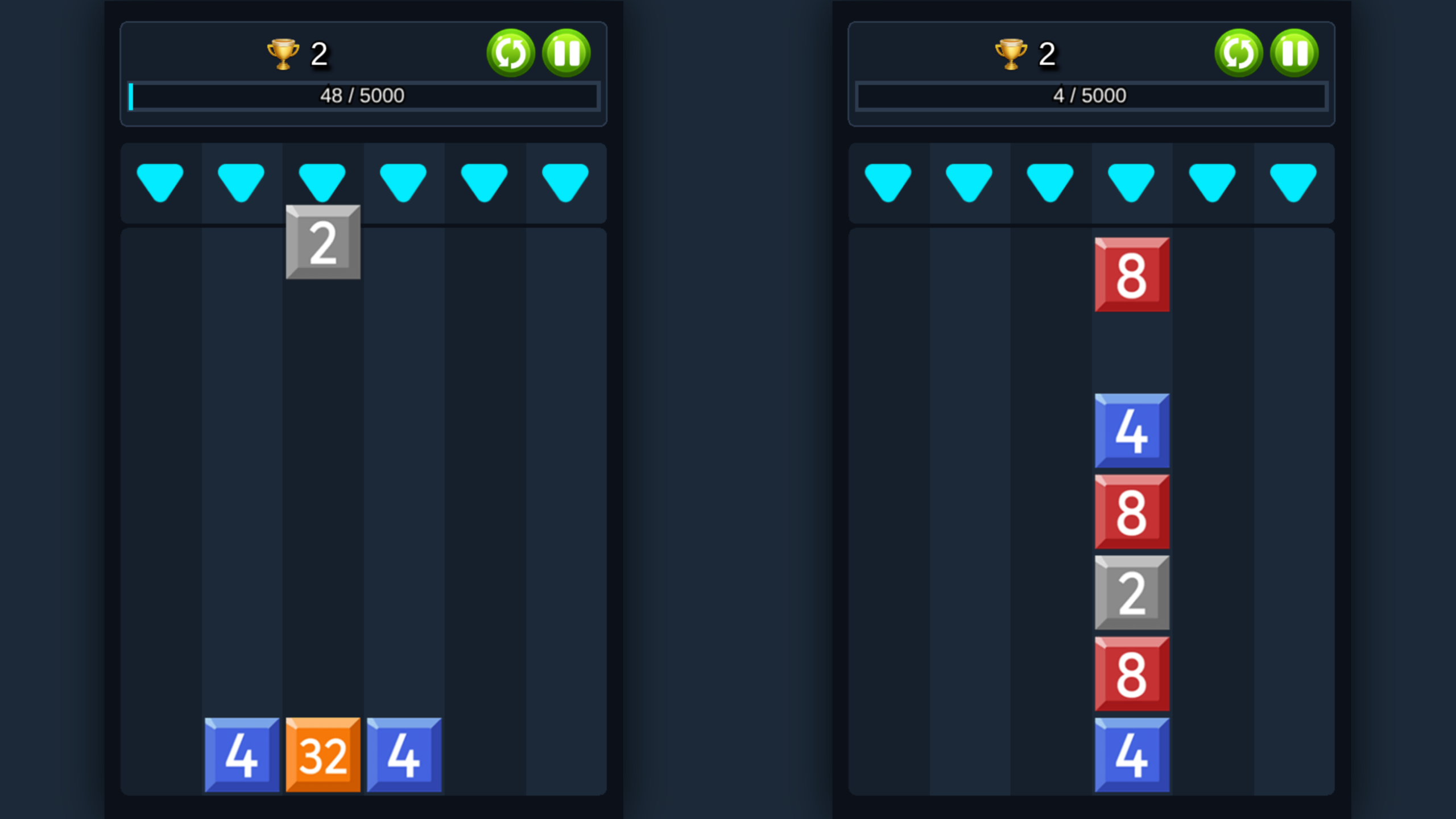Screen dimensions: 1456x819
Task: Click the 4 / 5000 progress bar
Action: 1092,96
